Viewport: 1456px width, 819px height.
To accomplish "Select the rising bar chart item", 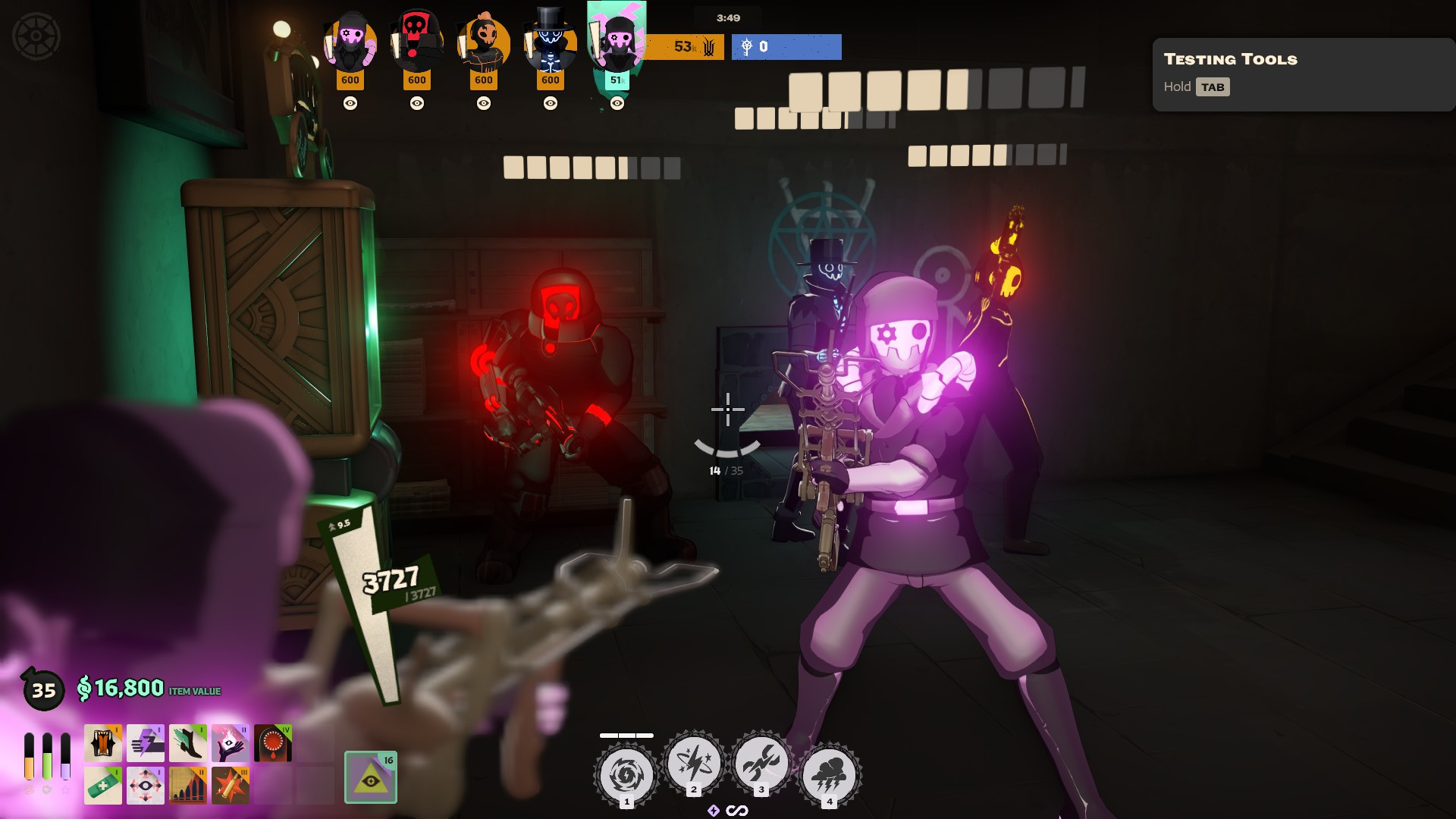I will pos(188,785).
